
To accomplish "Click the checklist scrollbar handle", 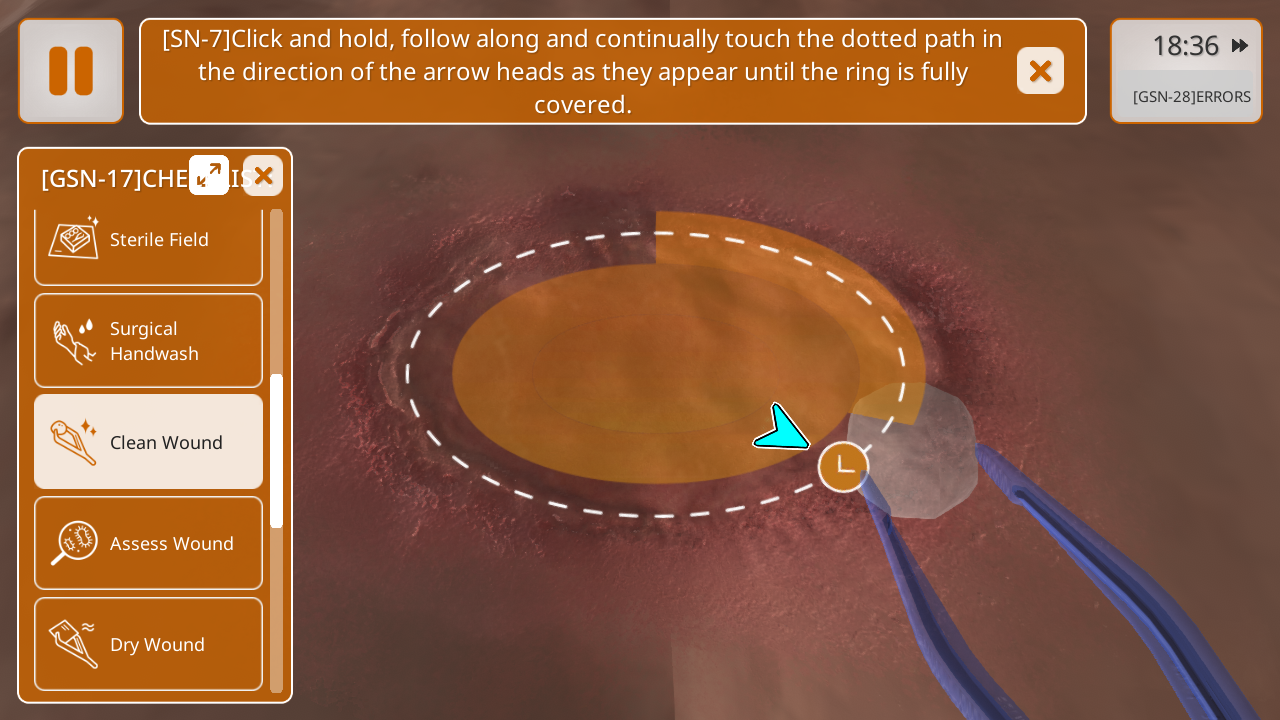I will pyautogui.click(x=277, y=450).
